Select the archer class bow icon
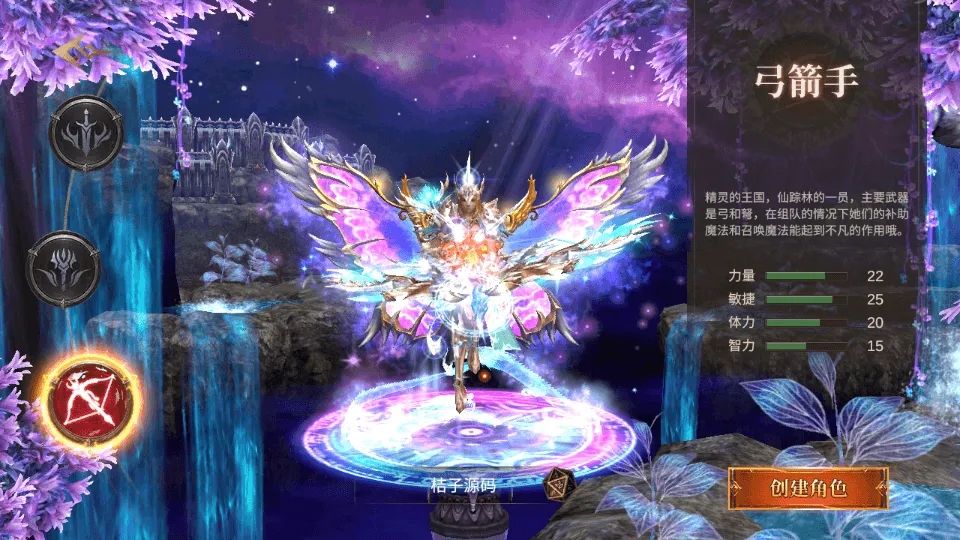960x540 pixels. [x=88, y=398]
